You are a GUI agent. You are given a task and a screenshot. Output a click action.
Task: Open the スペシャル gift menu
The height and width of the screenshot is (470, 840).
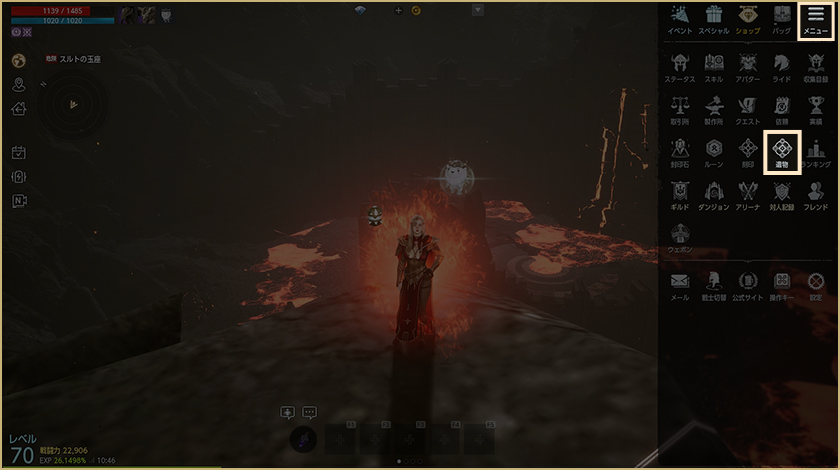[713, 19]
